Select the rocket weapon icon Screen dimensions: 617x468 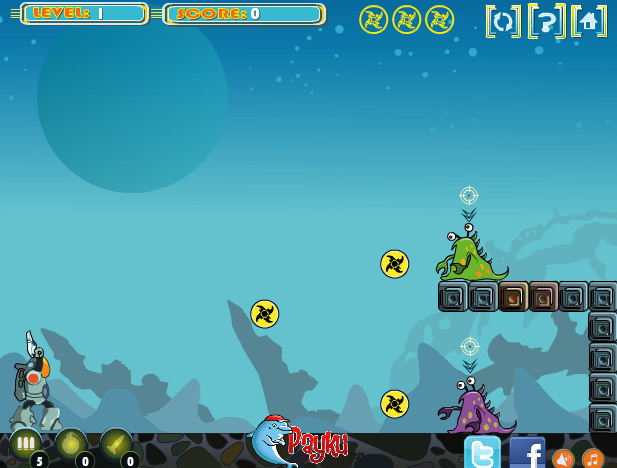point(115,444)
